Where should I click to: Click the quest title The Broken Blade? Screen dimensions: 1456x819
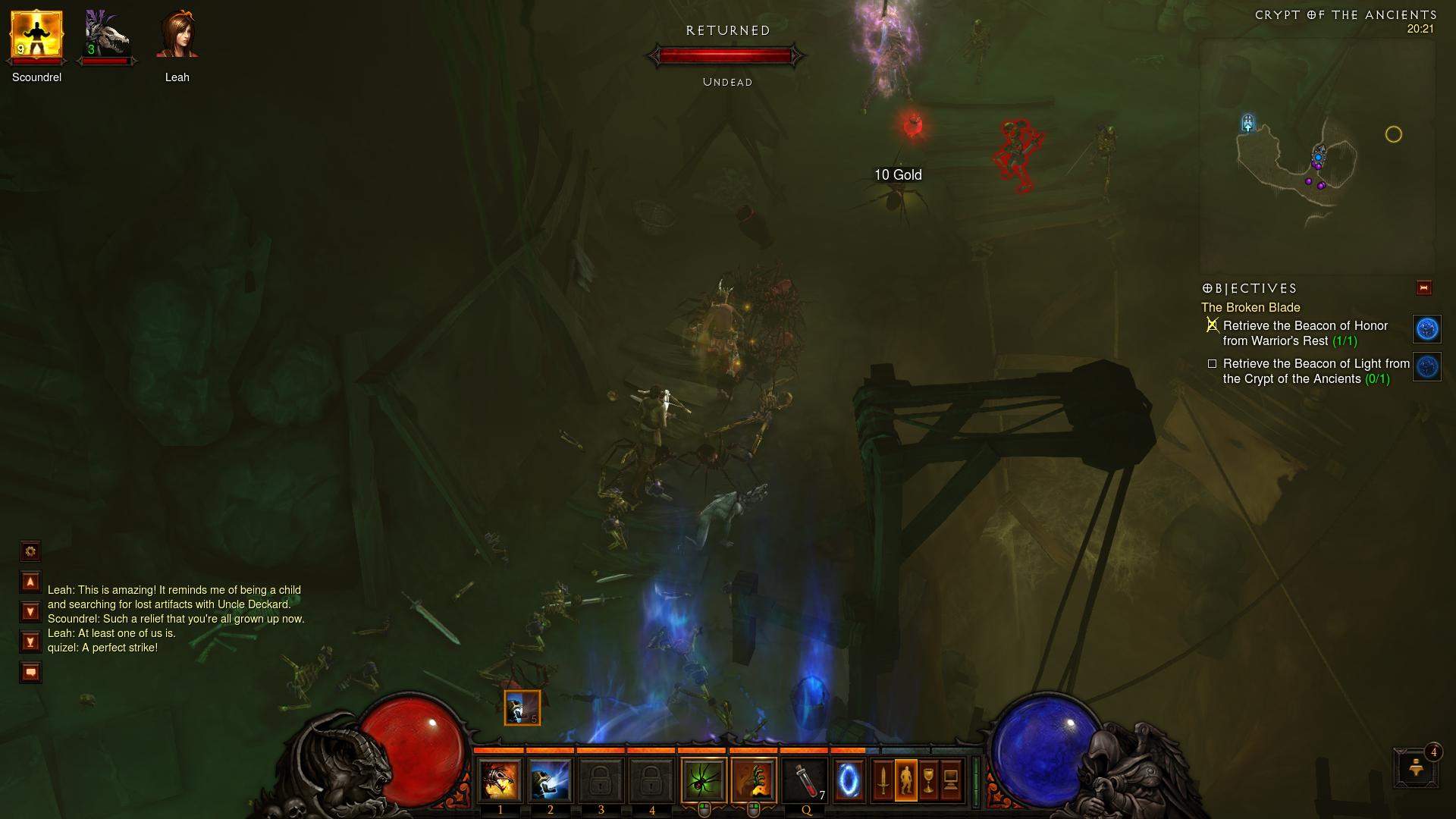click(1250, 308)
